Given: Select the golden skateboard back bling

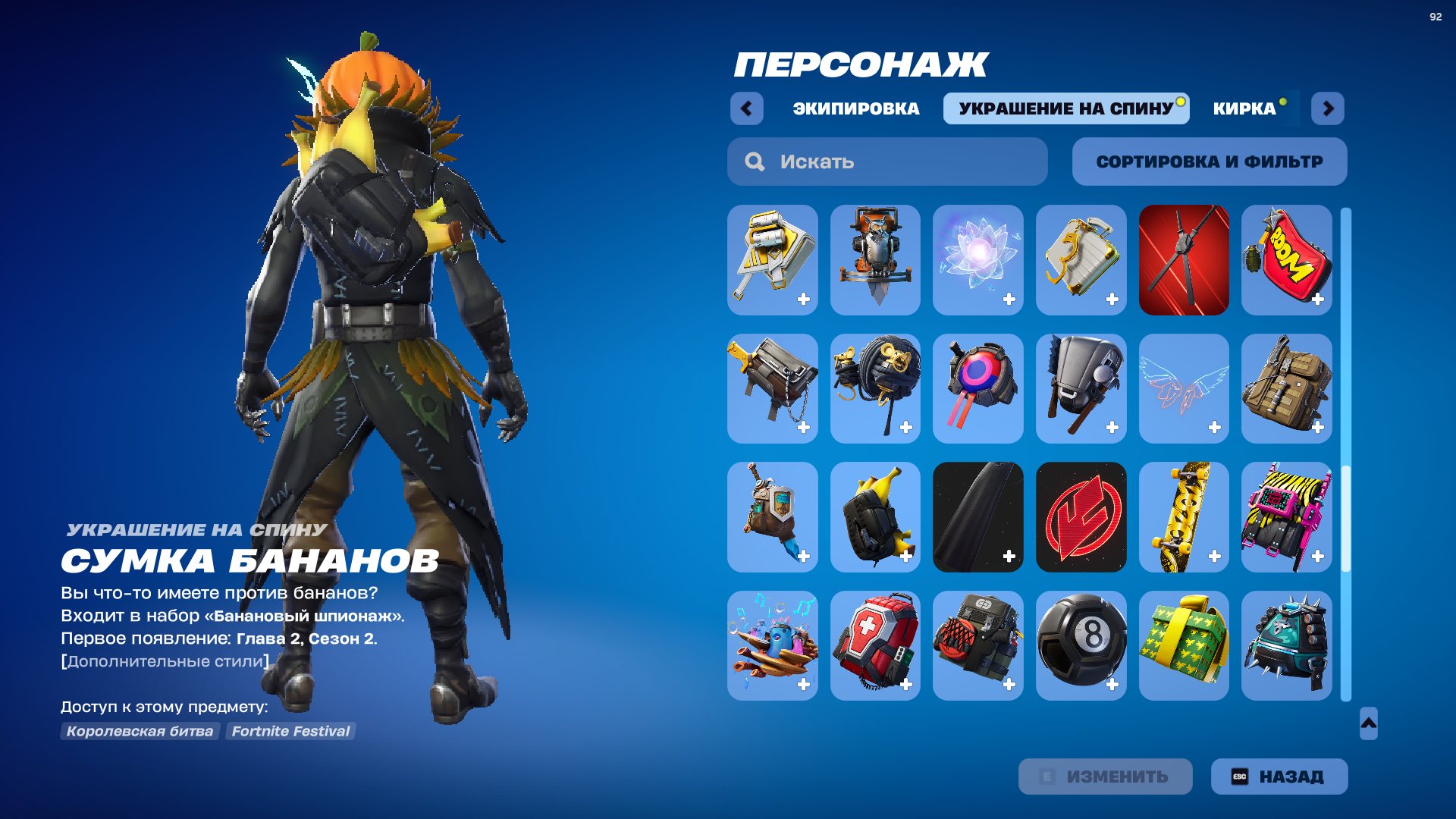Looking at the screenshot, I should (1183, 516).
